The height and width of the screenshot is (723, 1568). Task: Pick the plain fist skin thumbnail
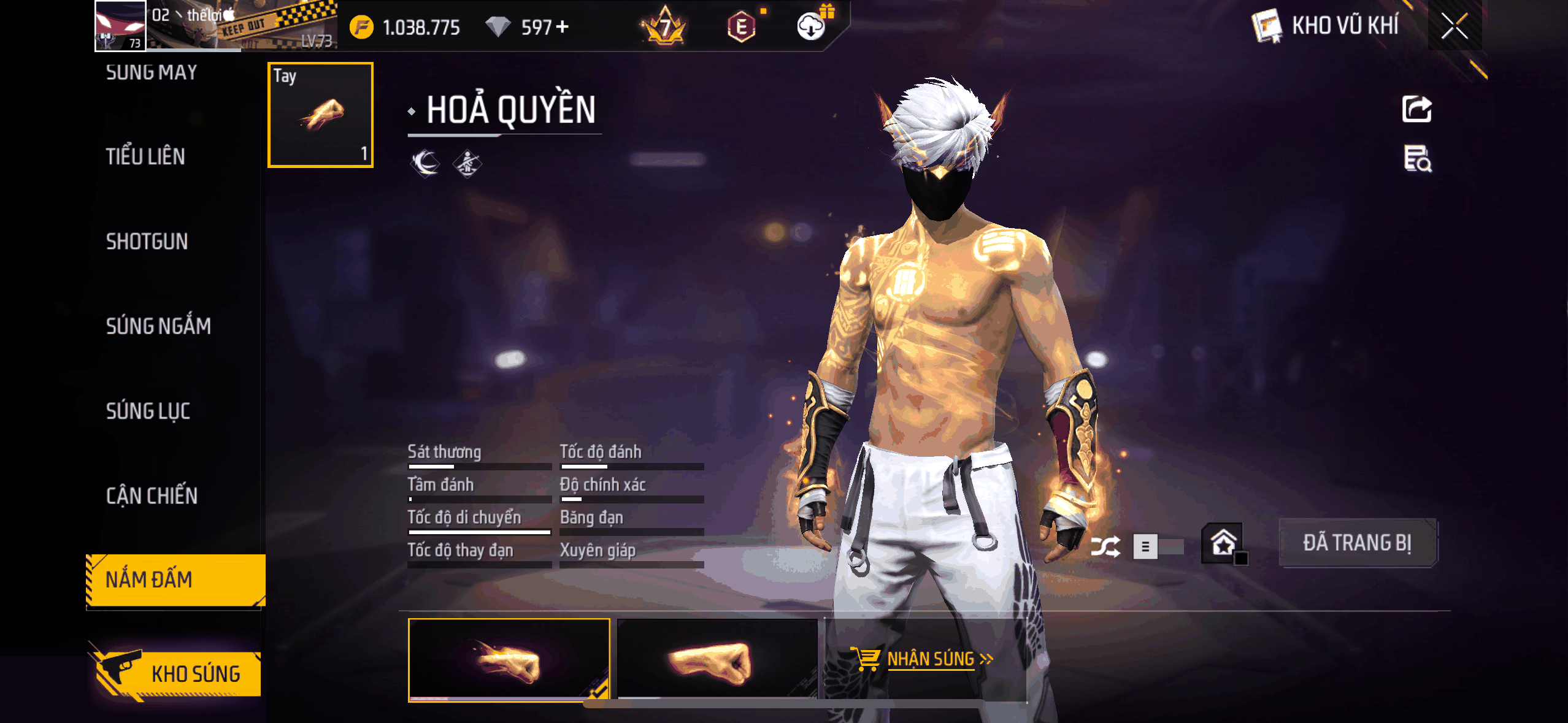coord(717,659)
